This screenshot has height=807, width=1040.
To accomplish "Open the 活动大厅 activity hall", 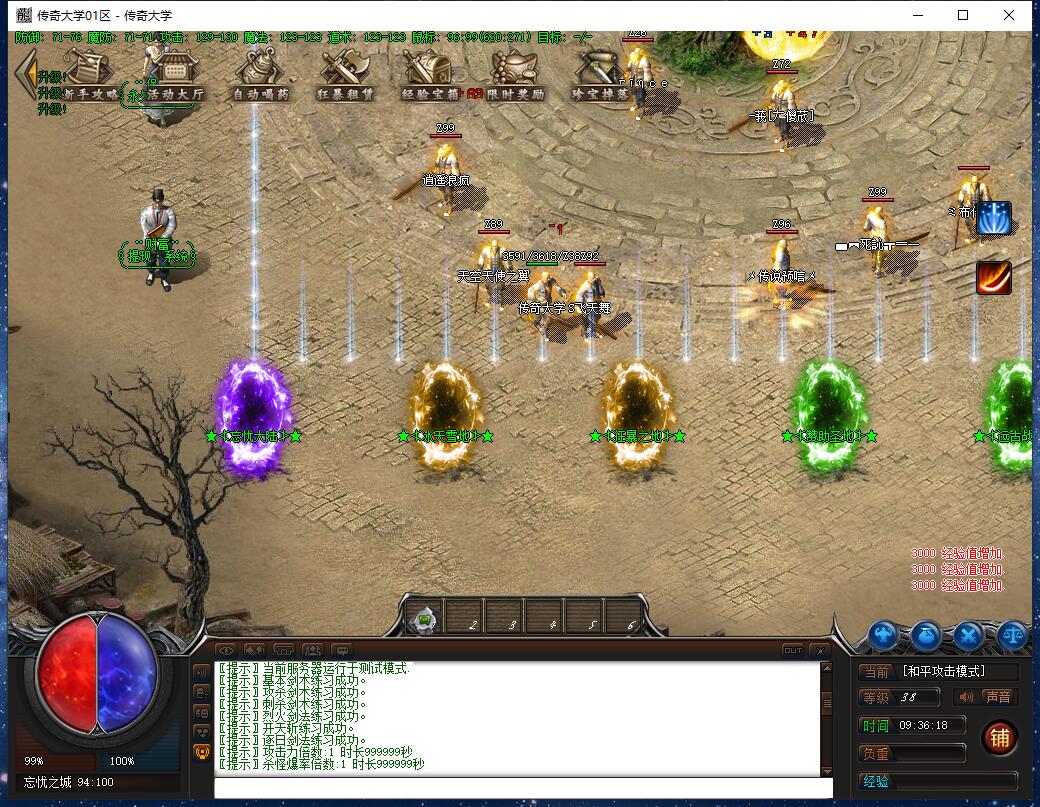I will coord(166,78).
